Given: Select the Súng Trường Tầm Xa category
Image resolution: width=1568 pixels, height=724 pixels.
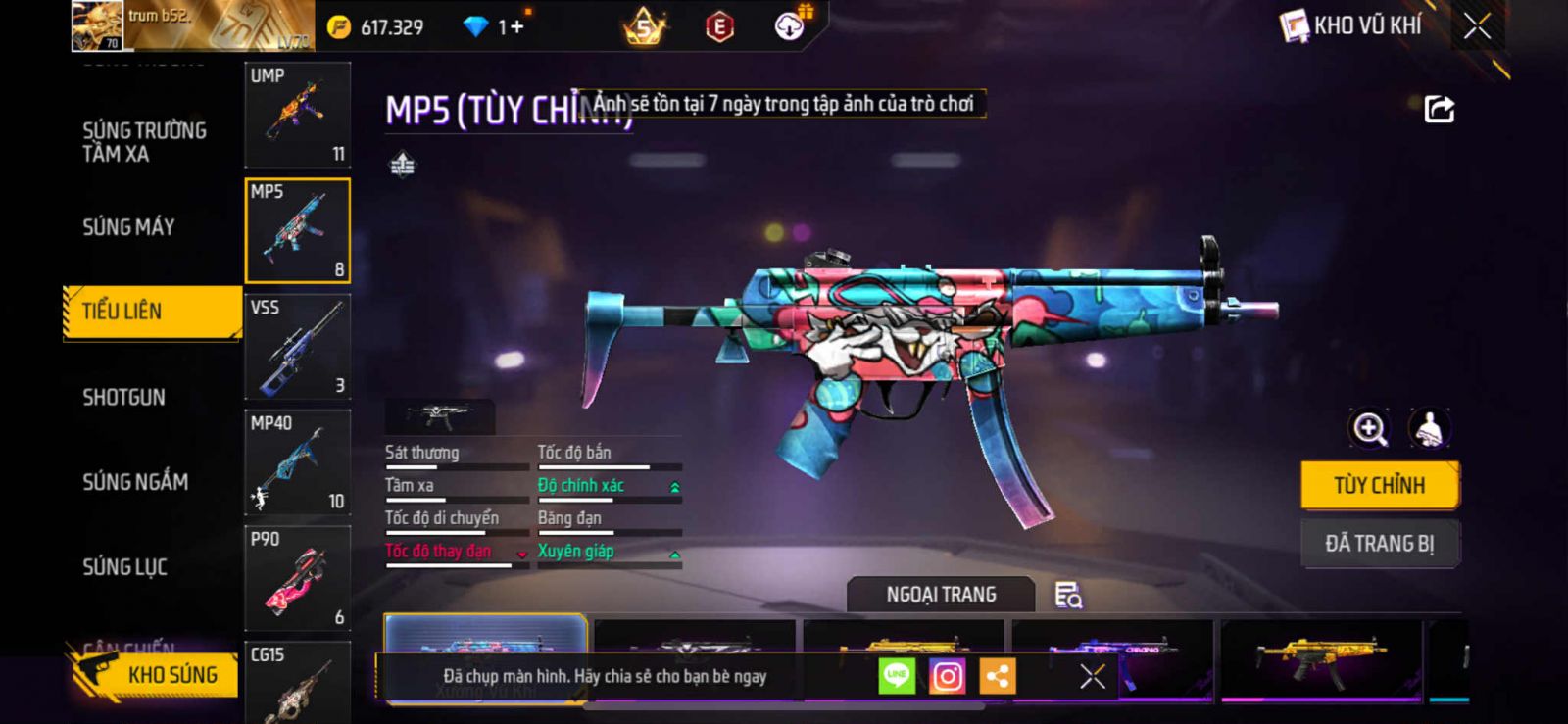Looking at the screenshot, I should click(x=144, y=142).
